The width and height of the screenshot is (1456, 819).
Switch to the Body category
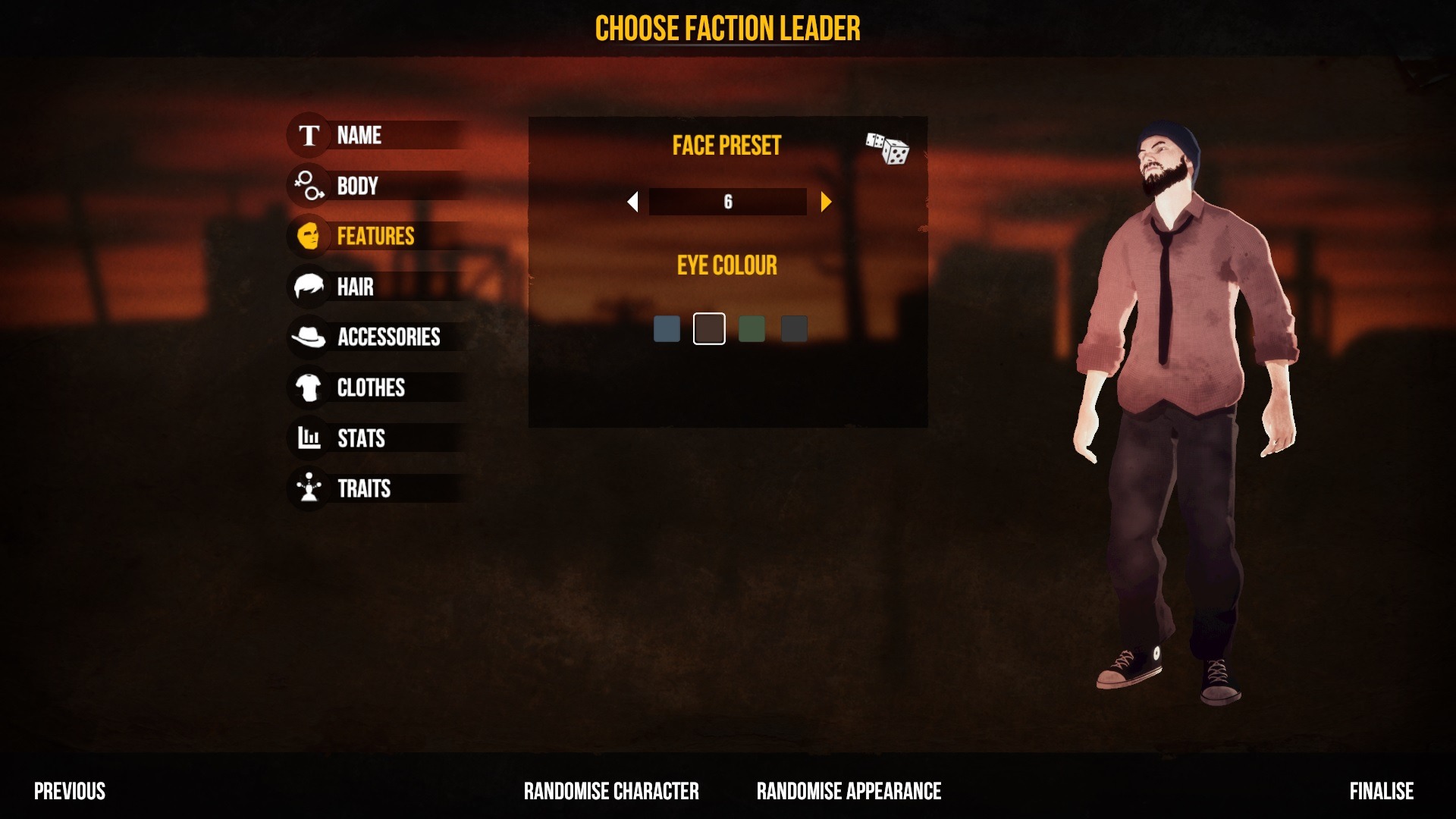click(x=357, y=186)
